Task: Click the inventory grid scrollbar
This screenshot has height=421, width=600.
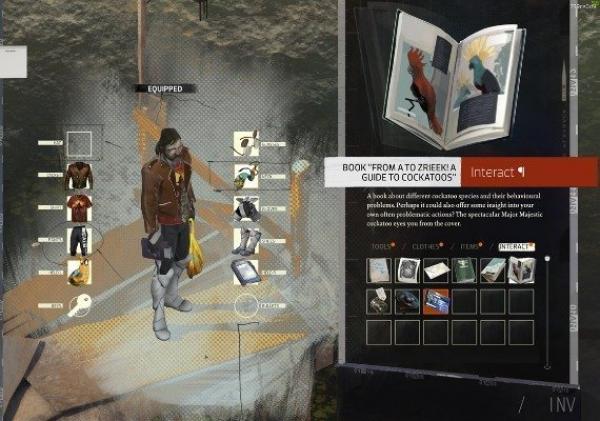Action: click(x=547, y=312)
